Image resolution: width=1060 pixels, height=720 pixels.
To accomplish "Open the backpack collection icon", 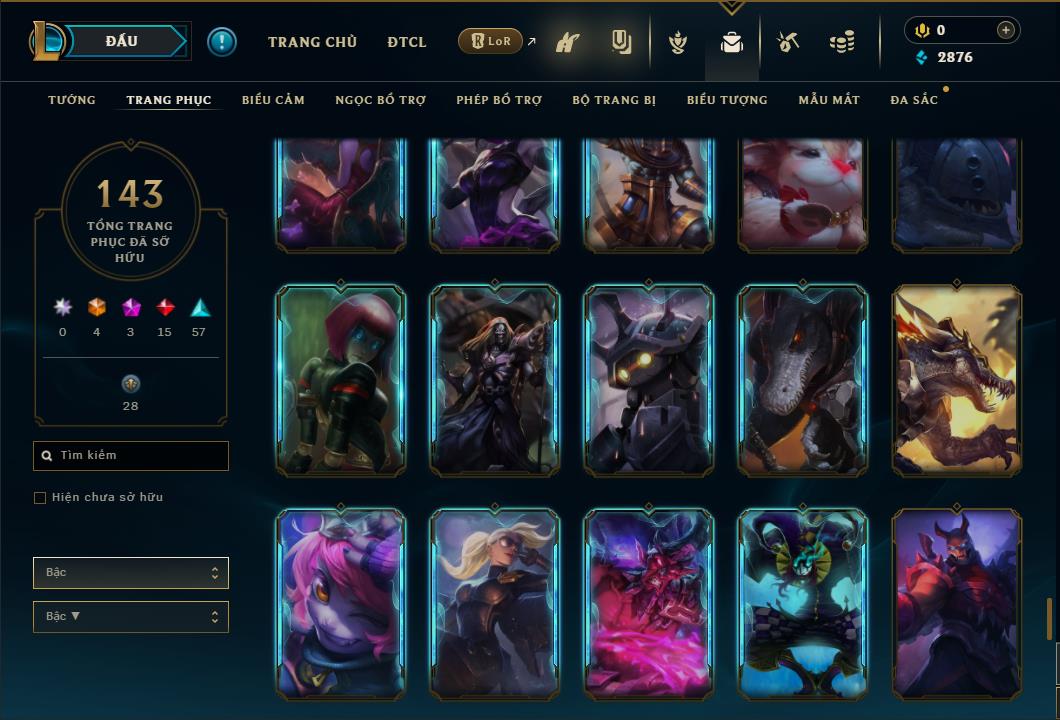I will (732, 42).
